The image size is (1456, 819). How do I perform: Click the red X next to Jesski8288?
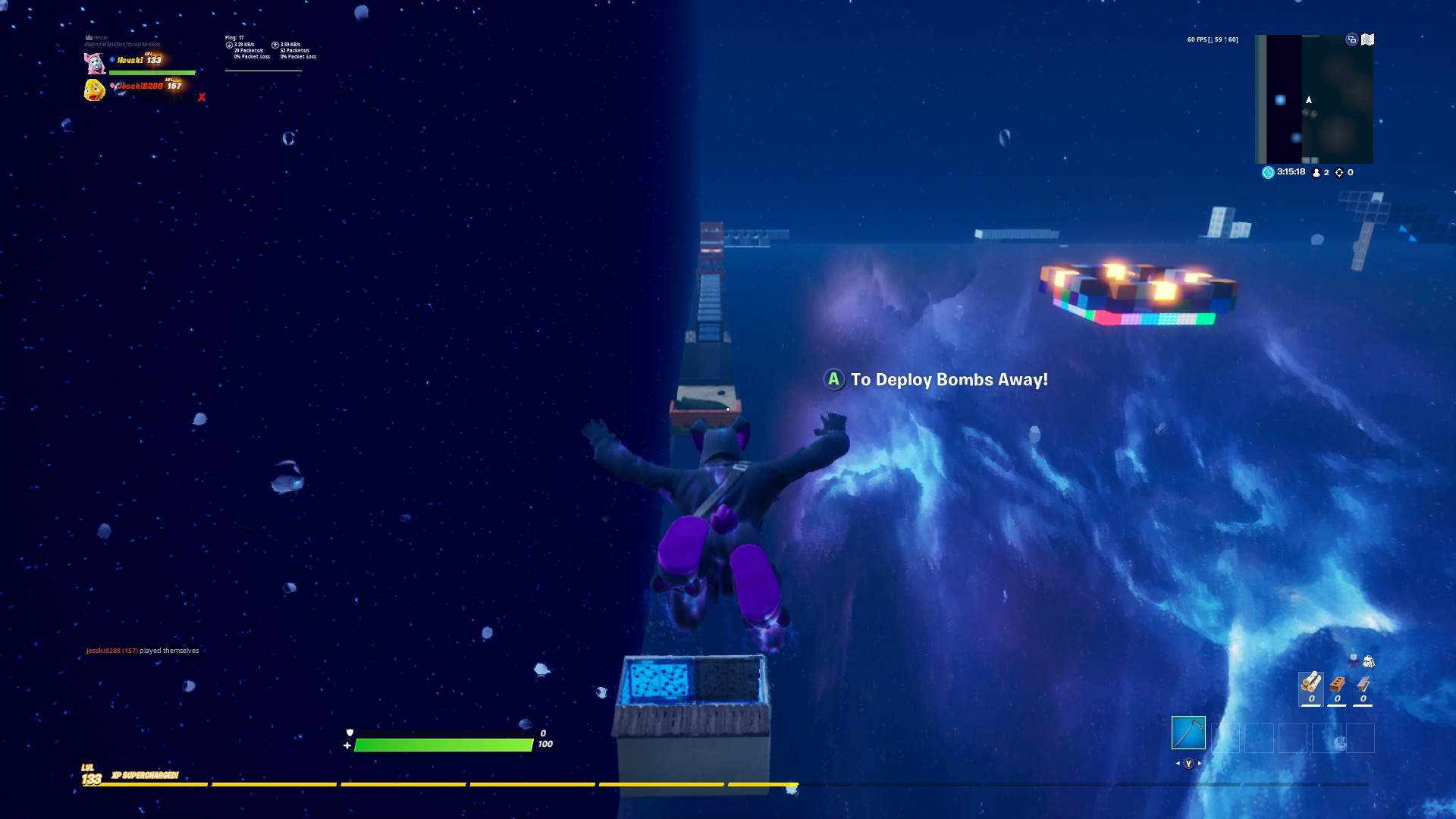click(x=202, y=97)
